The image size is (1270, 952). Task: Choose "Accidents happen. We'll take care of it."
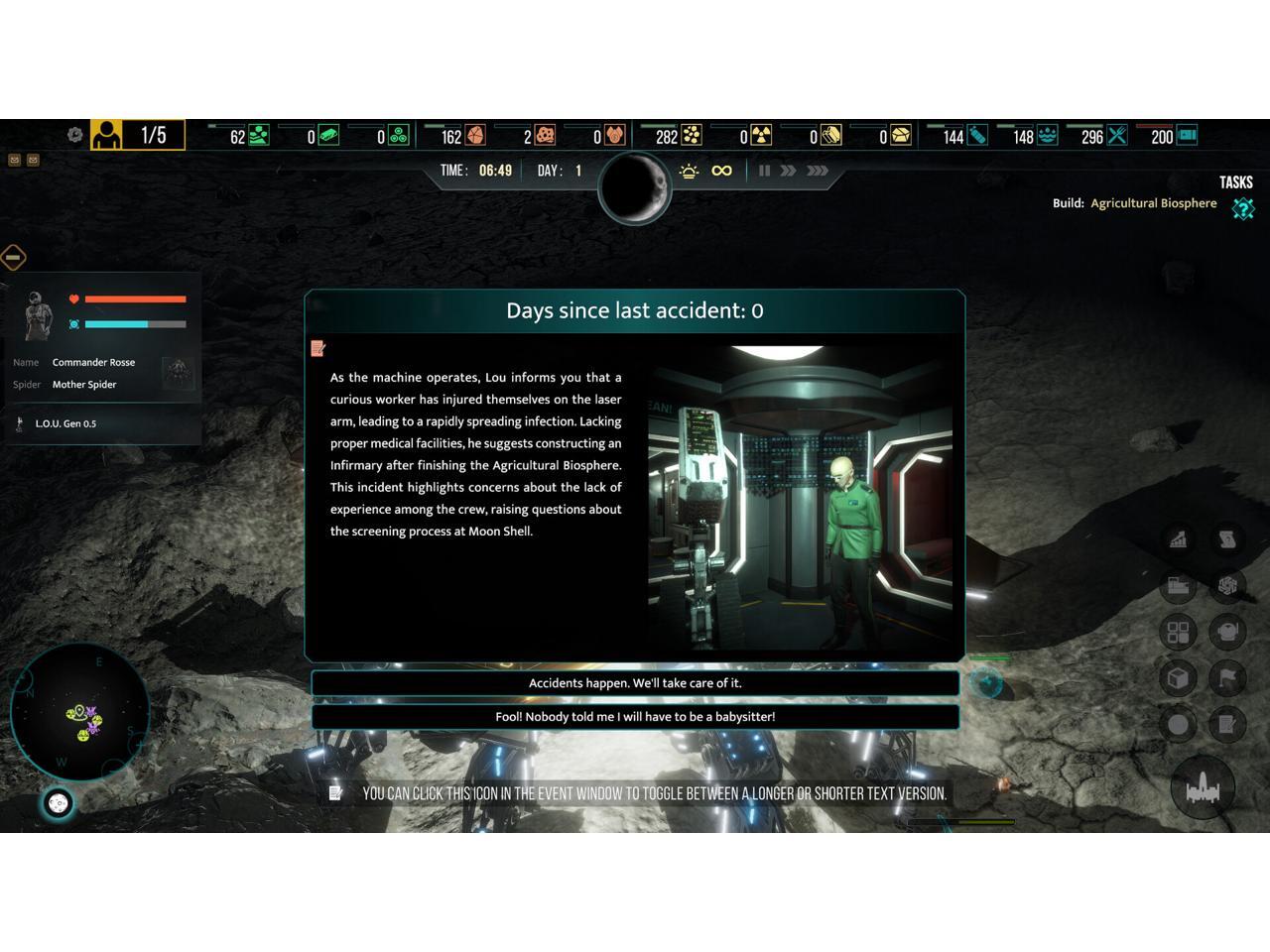pos(635,683)
